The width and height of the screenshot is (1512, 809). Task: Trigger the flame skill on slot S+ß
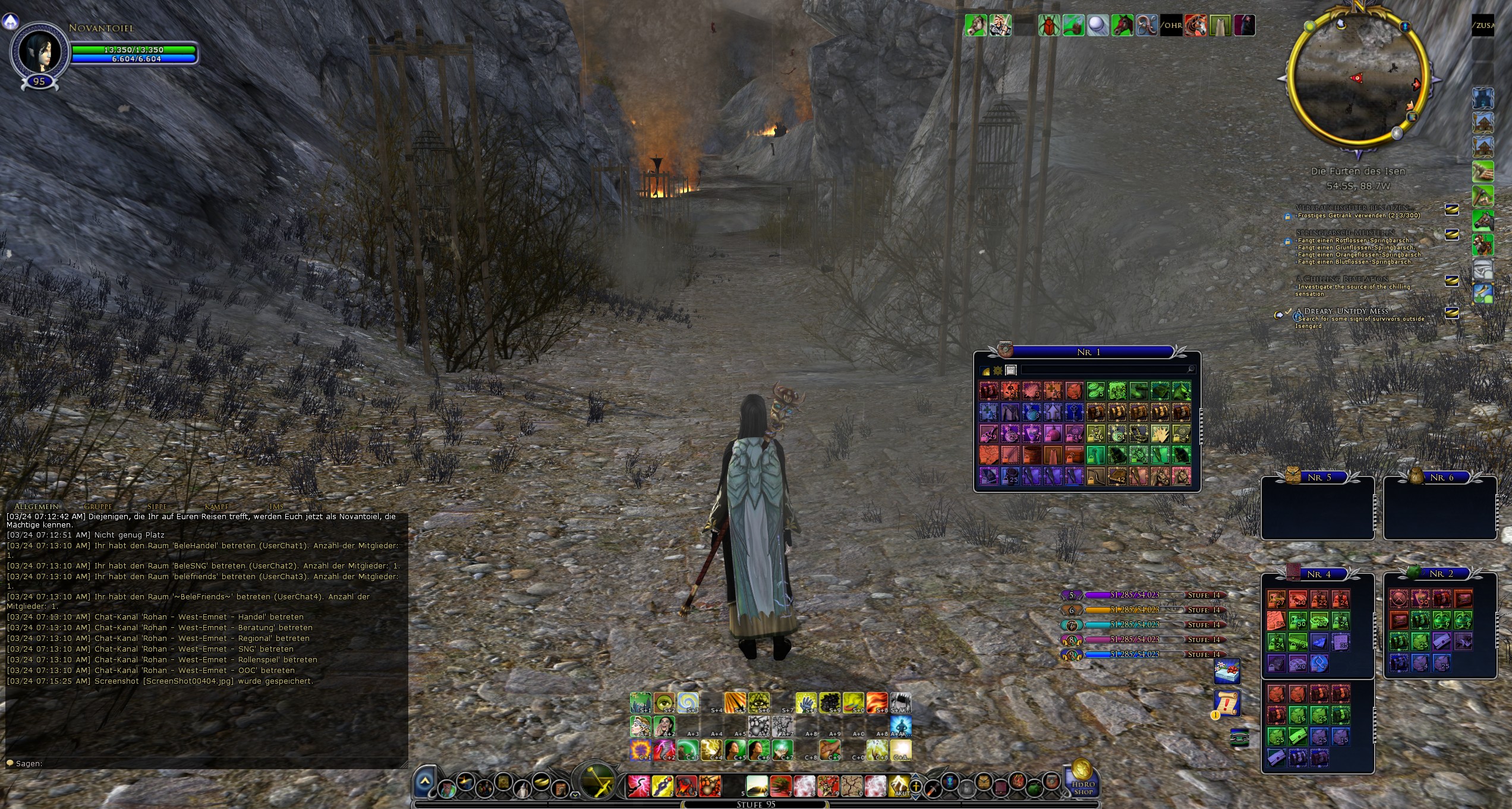[877, 703]
